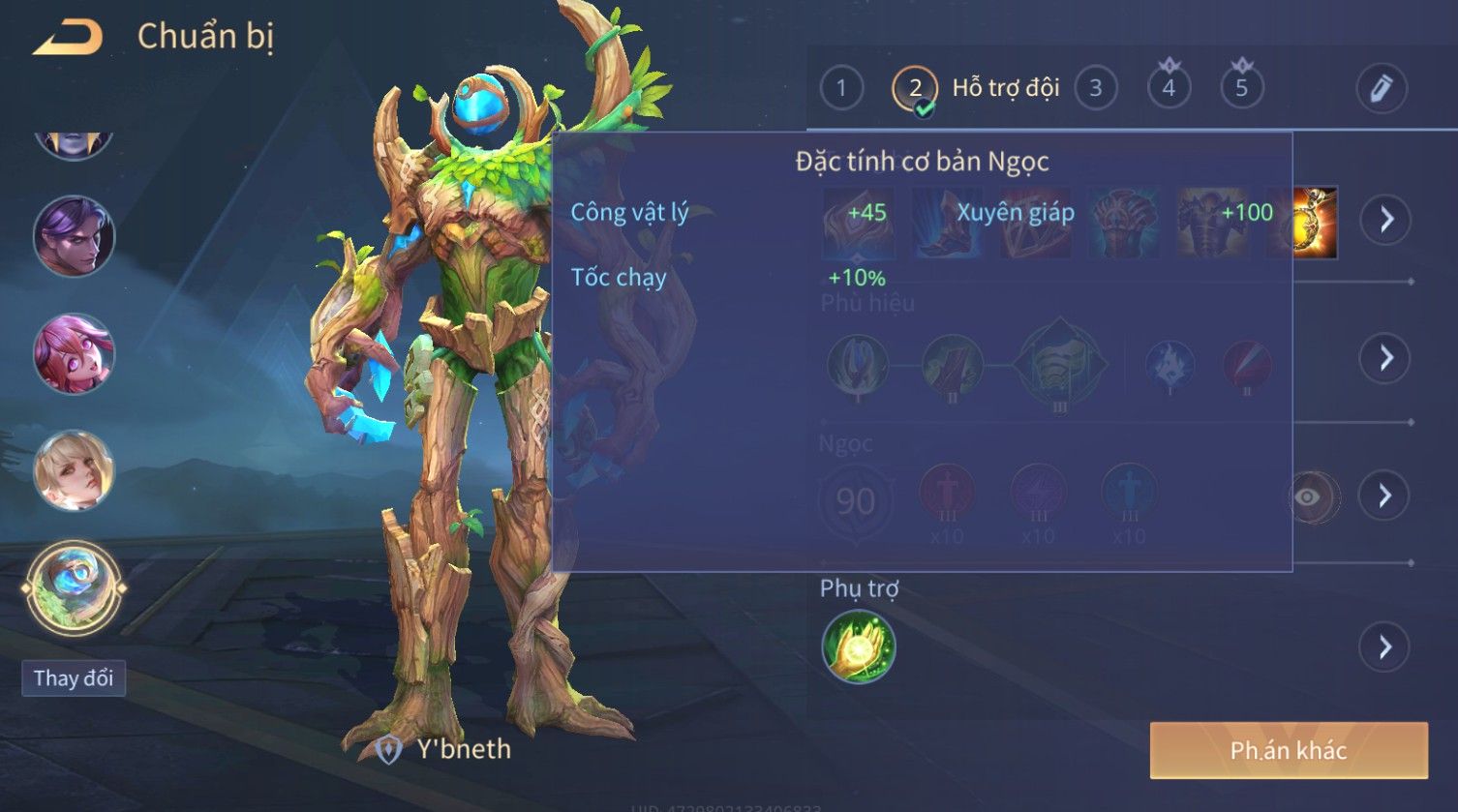The height and width of the screenshot is (812, 1458).
Task: Click the Phản khắc button
Action: point(1288,750)
